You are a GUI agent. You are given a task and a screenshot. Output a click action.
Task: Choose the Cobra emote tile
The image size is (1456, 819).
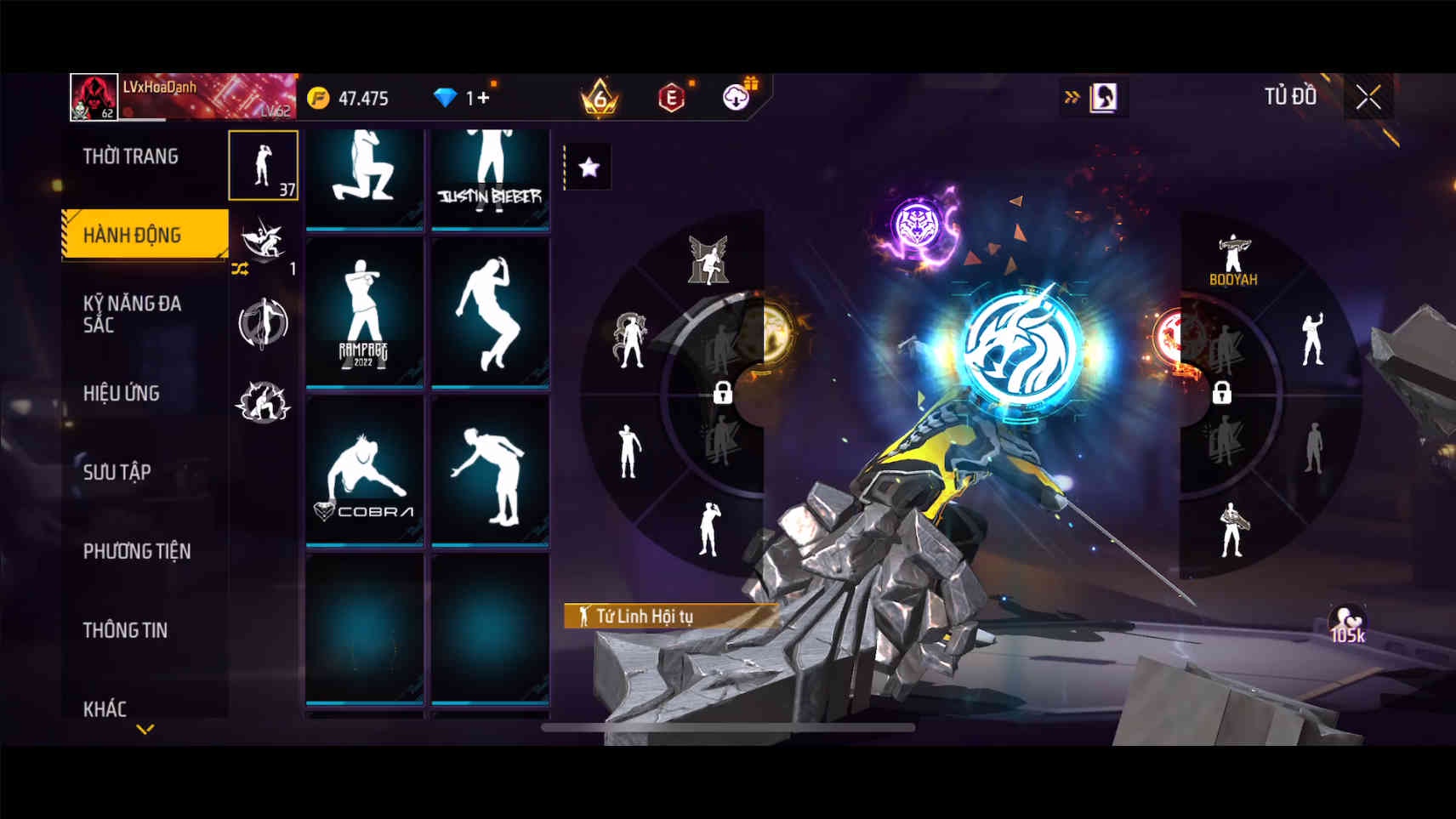[364, 470]
